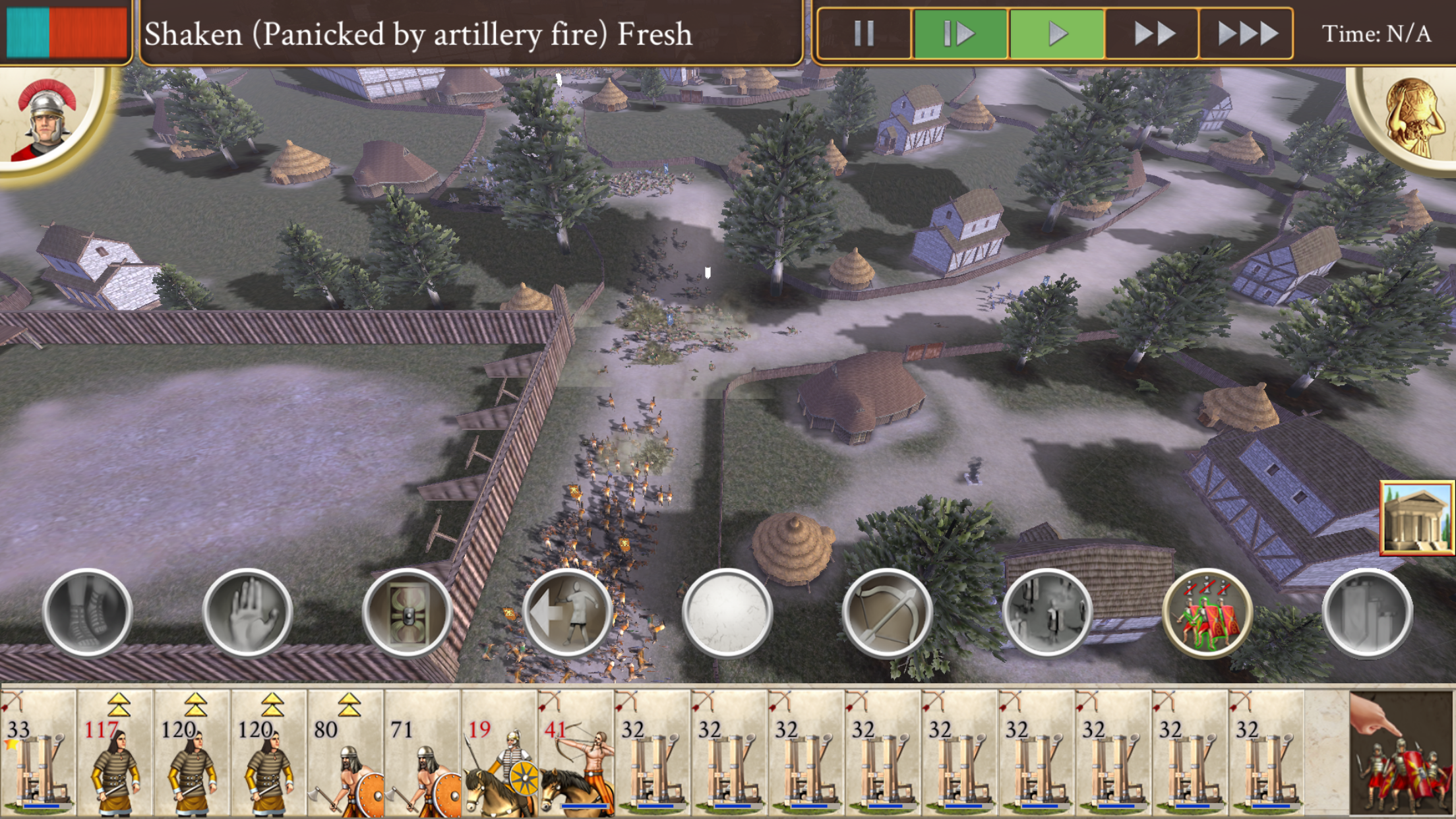This screenshot has height=819, width=1456.
Task: Click the red legionaries group formation button
Action: [1207, 613]
